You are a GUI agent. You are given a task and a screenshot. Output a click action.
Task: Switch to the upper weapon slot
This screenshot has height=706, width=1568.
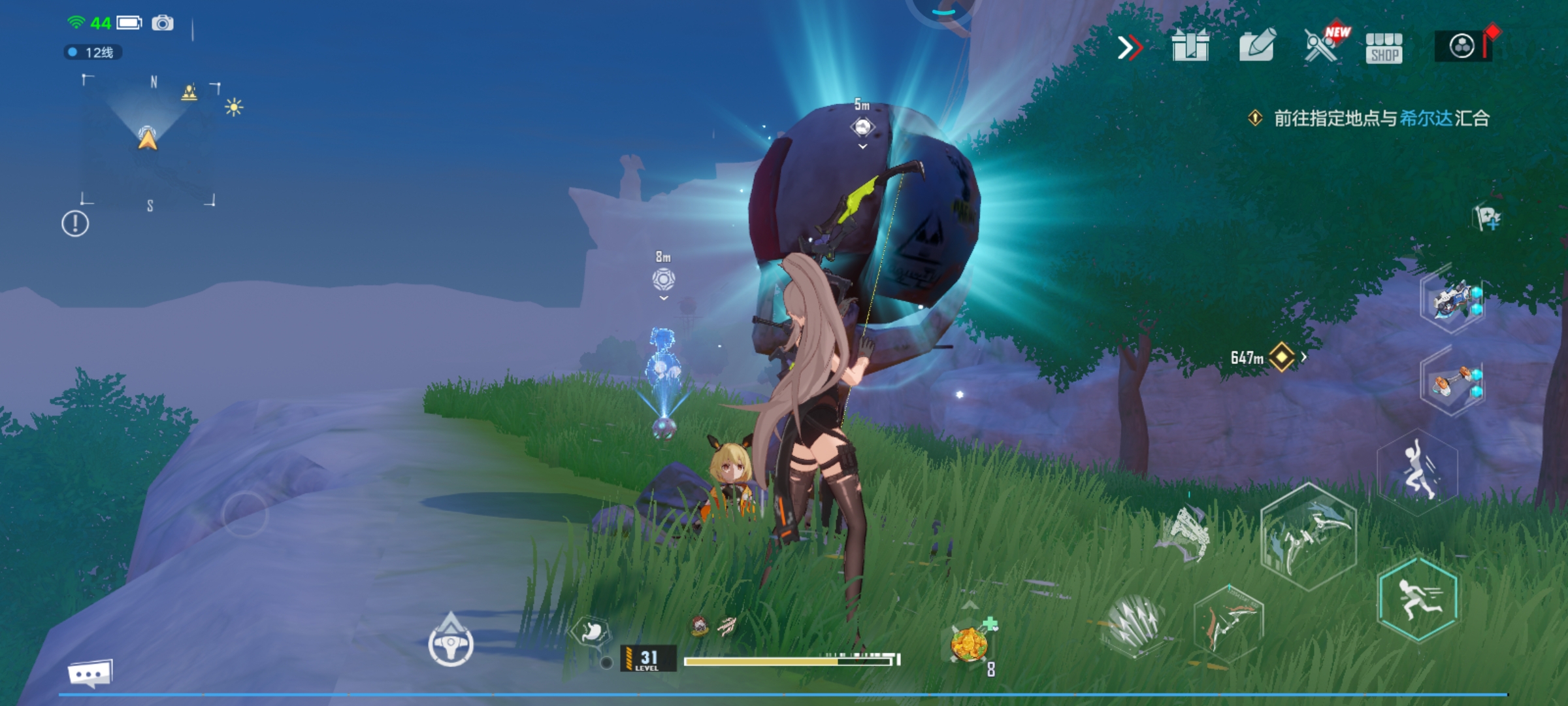pyautogui.click(x=1453, y=301)
